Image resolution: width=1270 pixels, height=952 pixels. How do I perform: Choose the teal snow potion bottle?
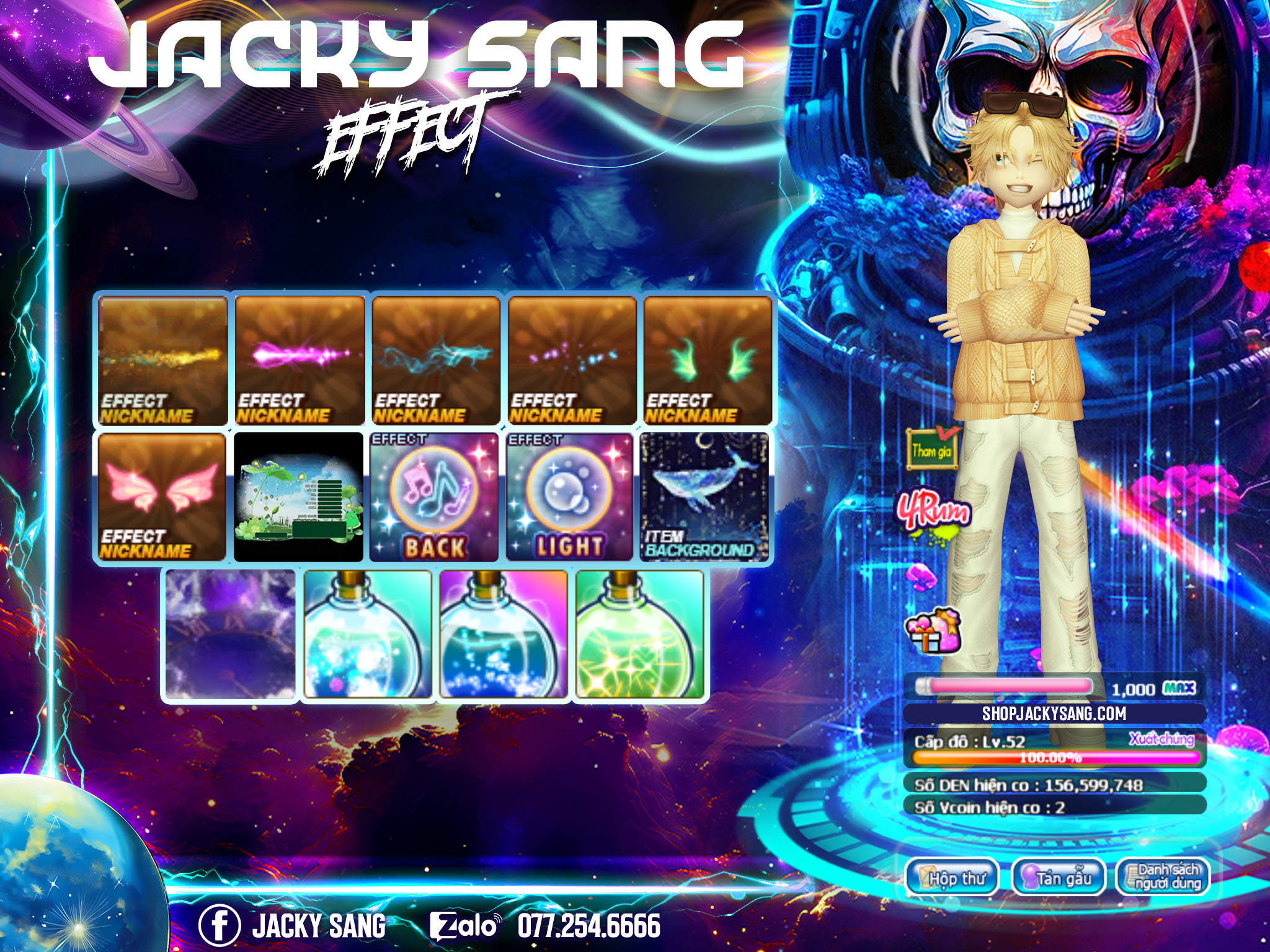click(368, 635)
